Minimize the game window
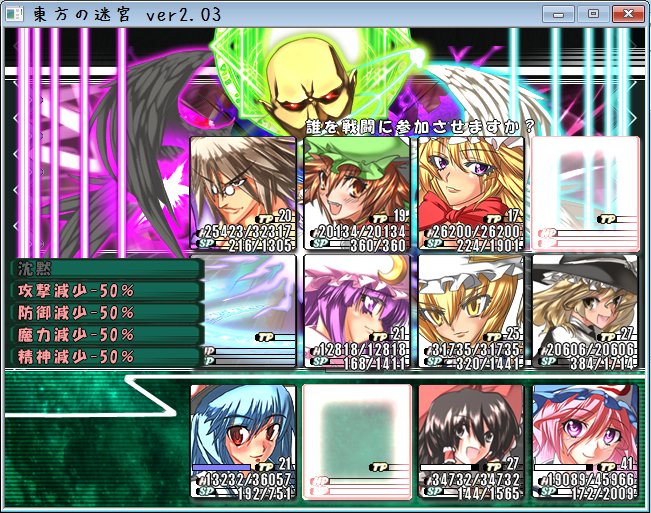 tap(560, 14)
